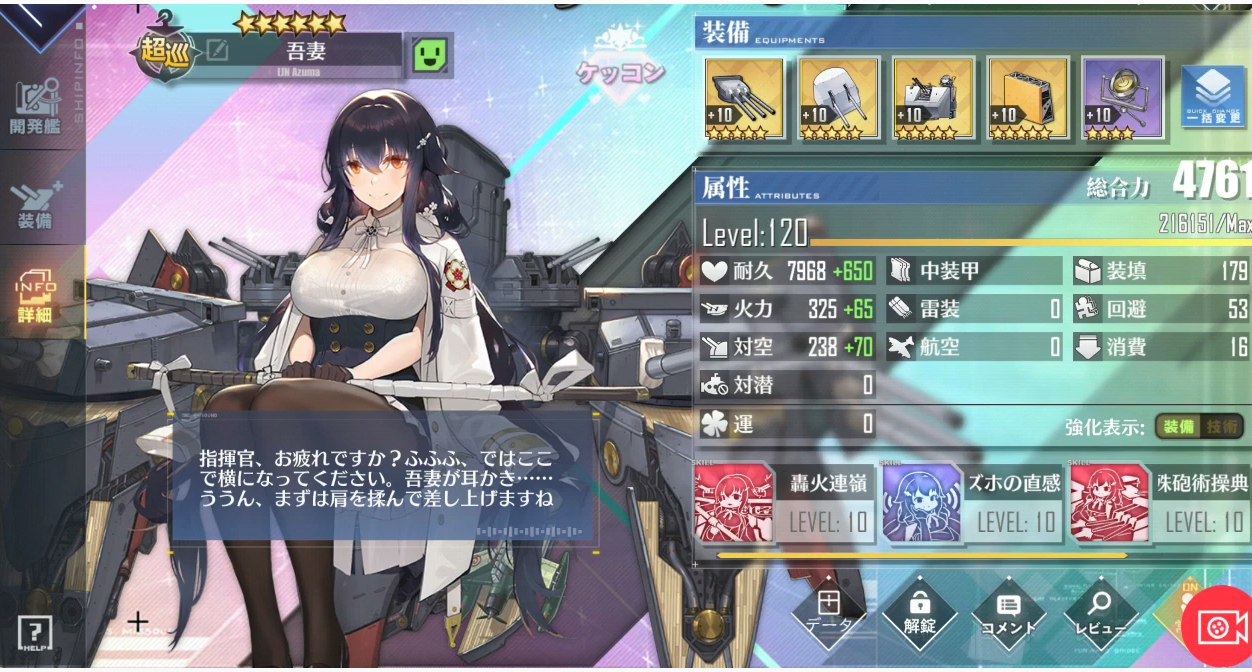The image size is (1252, 672).
Task: Choose the anti-air gun equipment slot
Action: pyautogui.click(x=932, y=98)
